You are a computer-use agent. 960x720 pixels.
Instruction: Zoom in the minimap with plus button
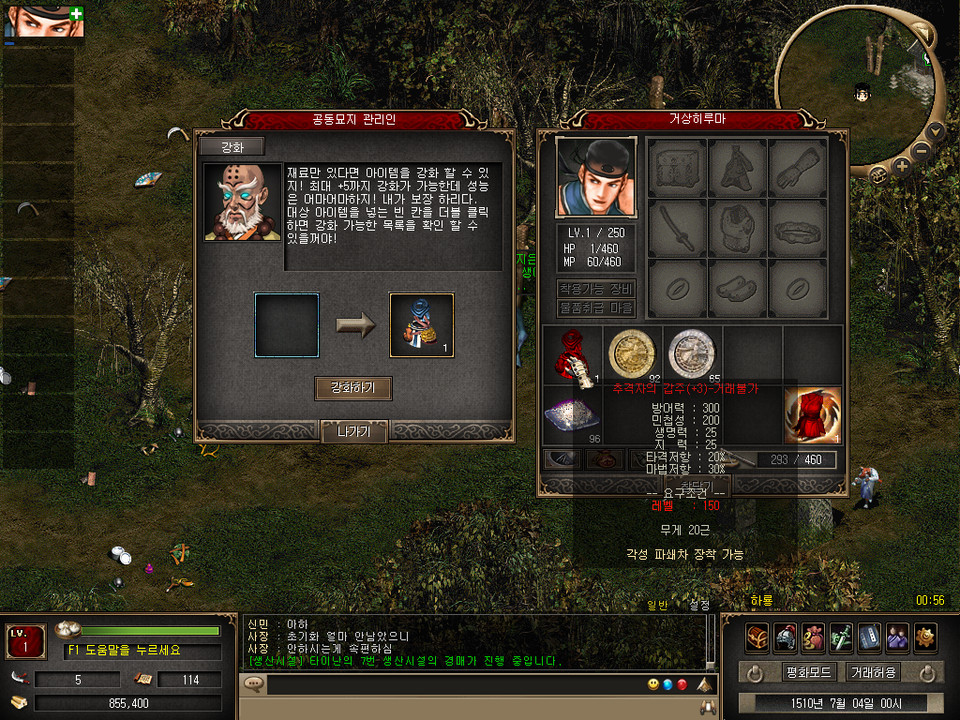[x=901, y=167]
